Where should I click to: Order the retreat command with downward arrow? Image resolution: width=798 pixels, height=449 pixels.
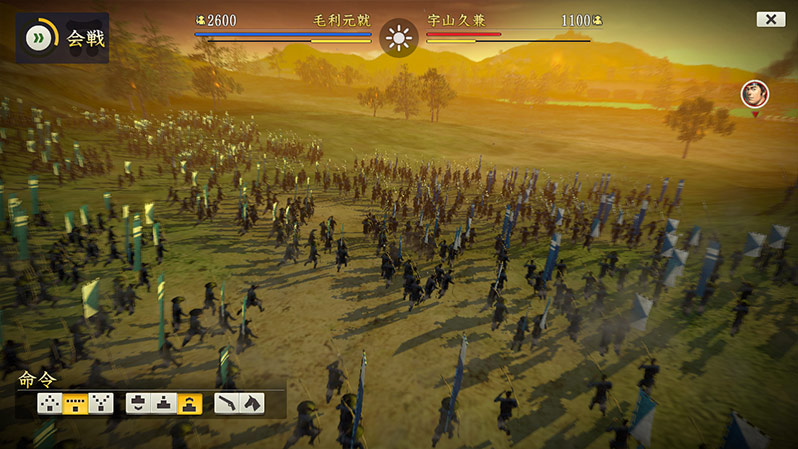tap(139, 403)
